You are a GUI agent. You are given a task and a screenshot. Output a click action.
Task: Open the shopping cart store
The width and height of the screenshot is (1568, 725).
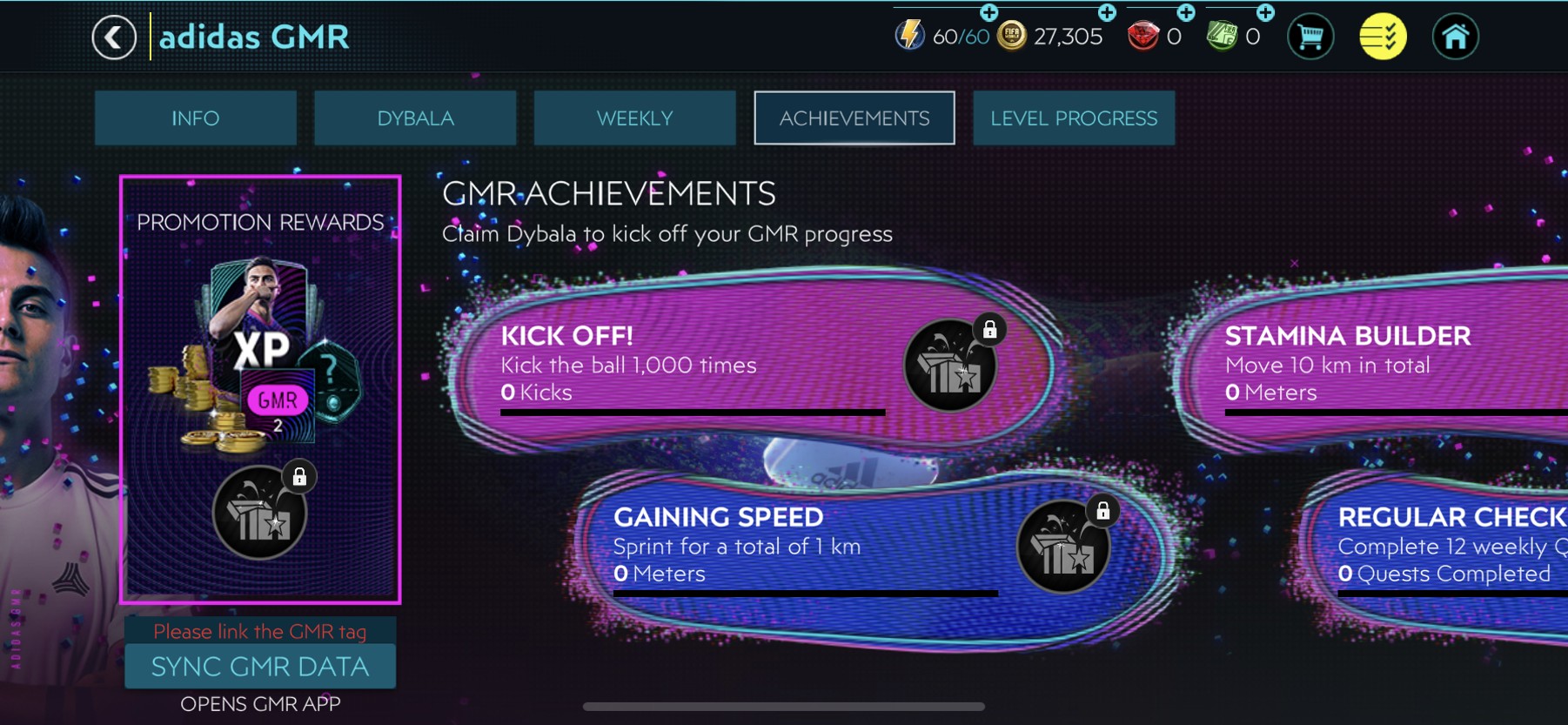pyautogui.click(x=1310, y=37)
